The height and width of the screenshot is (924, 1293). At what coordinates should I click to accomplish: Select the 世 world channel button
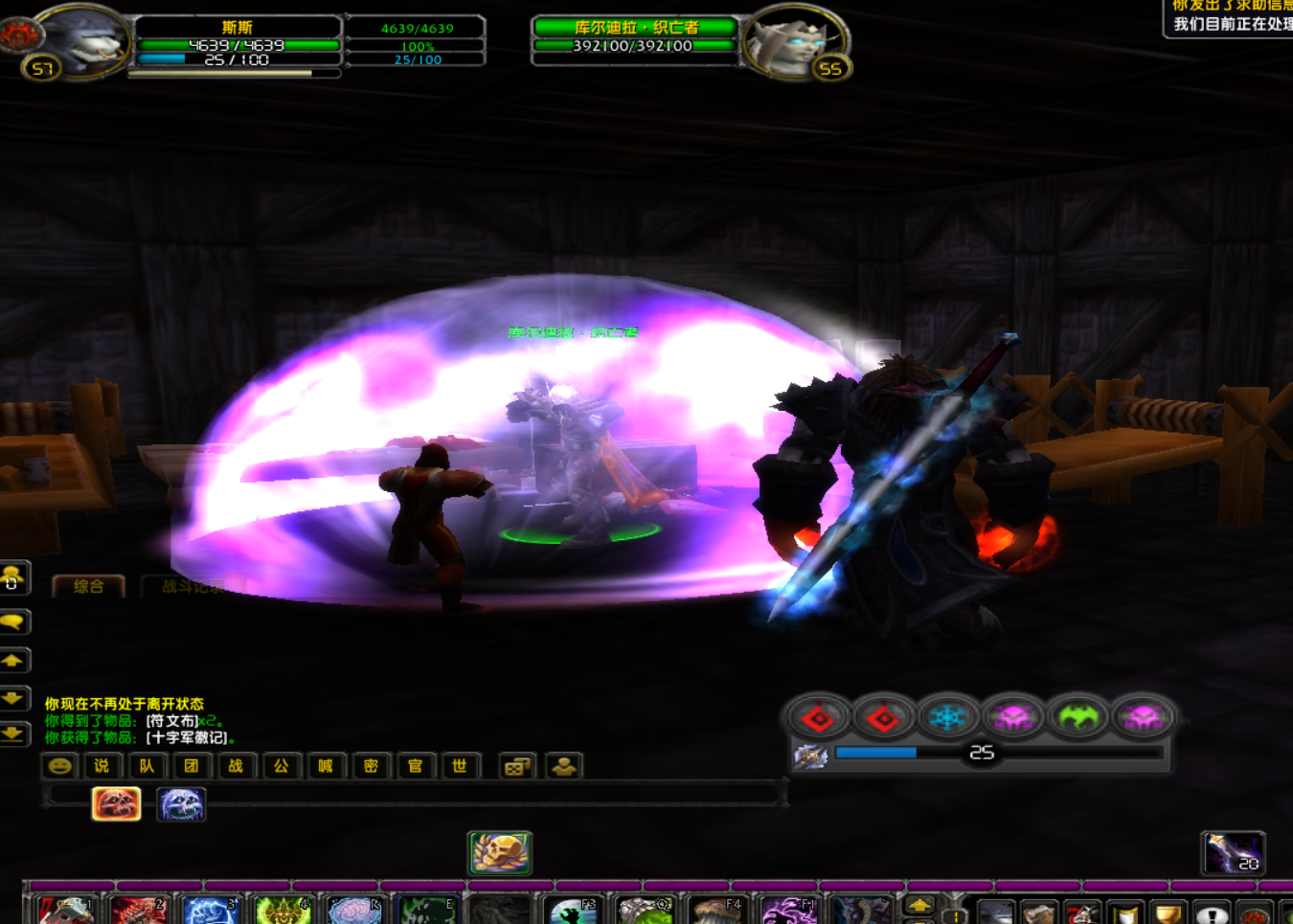point(460,766)
